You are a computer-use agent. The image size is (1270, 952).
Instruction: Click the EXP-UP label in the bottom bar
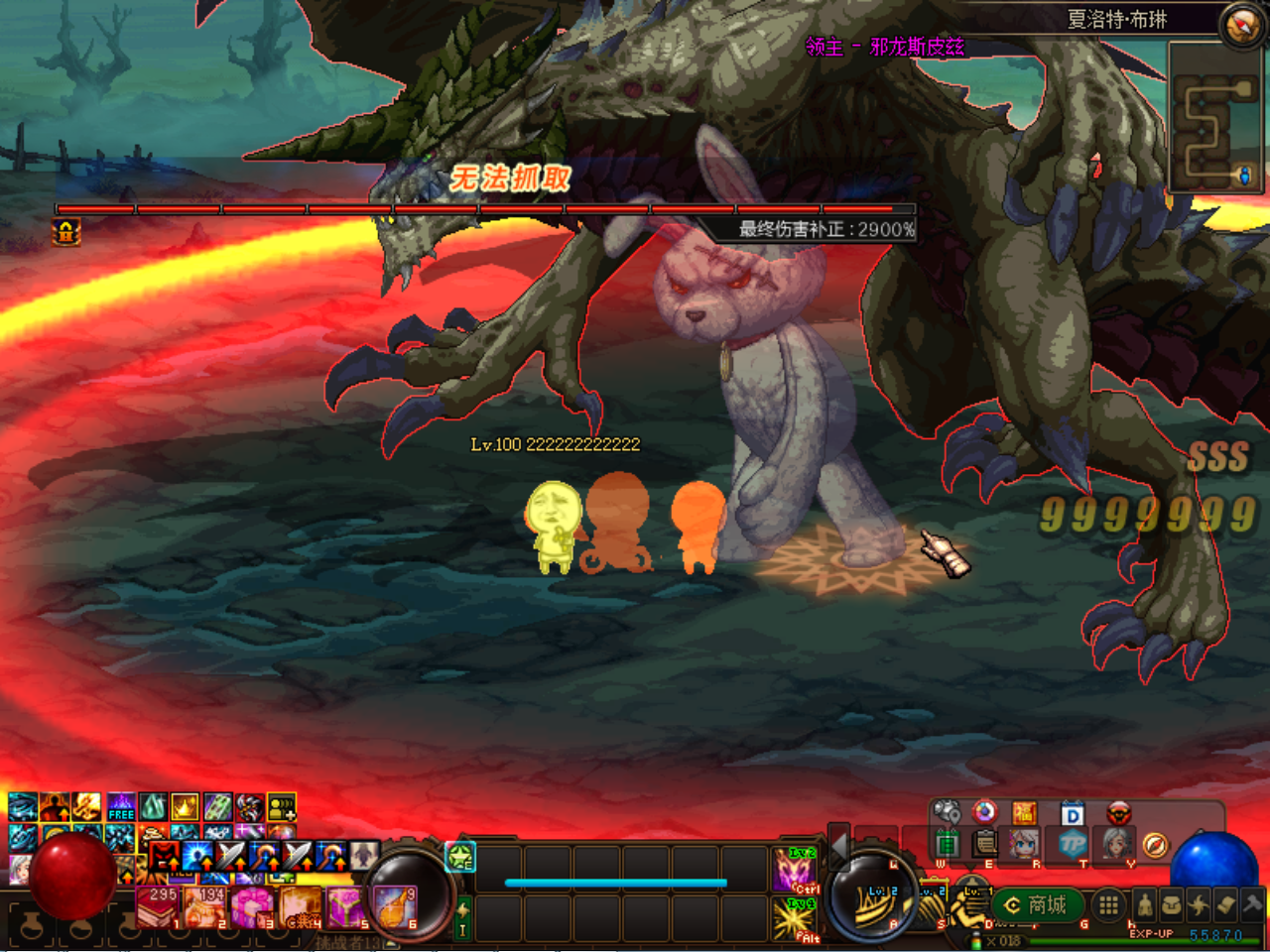tap(1151, 933)
